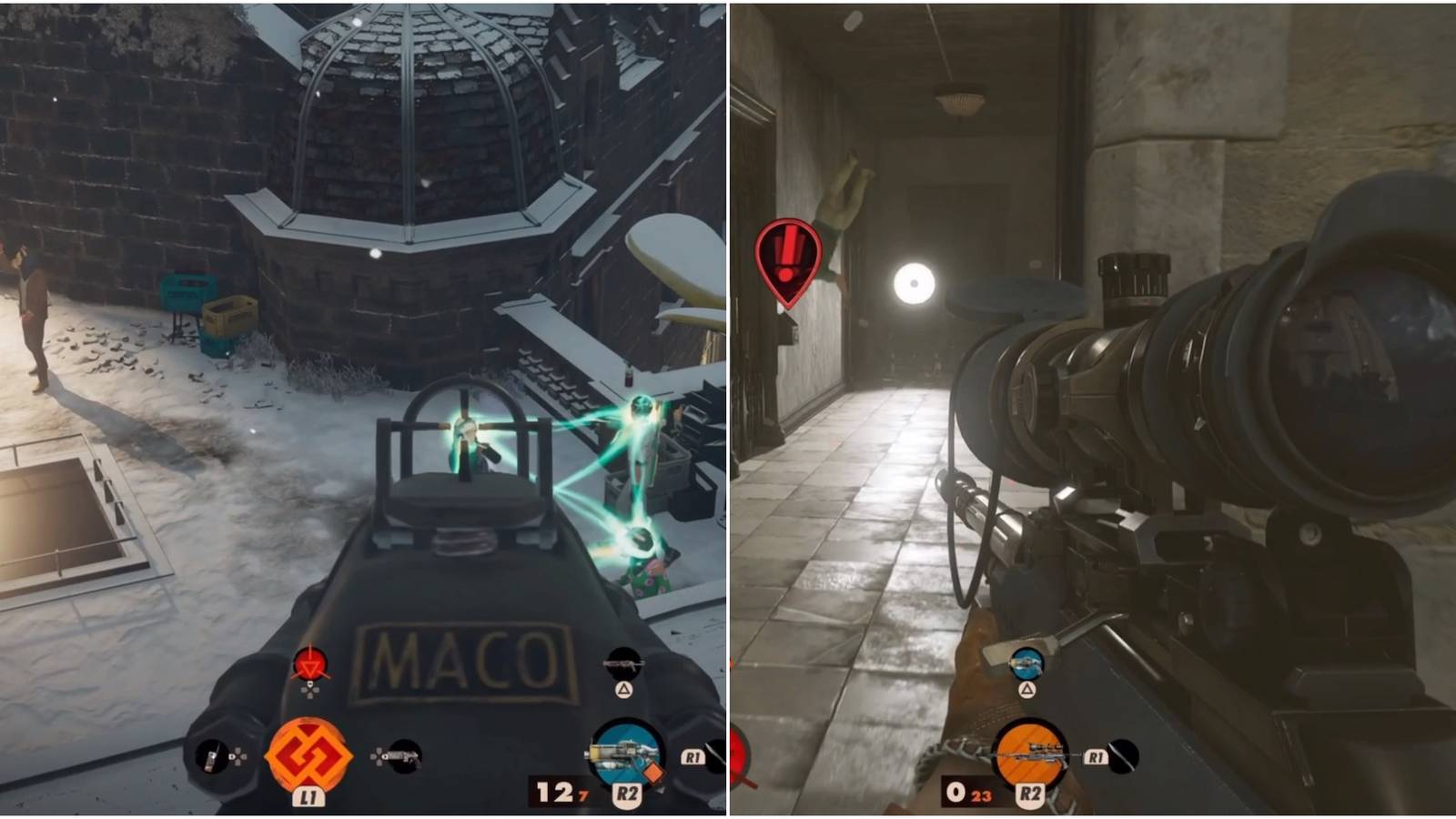Image resolution: width=1456 pixels, height=819 pixels.
Task: Click the triangle button prompt on right screen
Action: coord(1028,690)
